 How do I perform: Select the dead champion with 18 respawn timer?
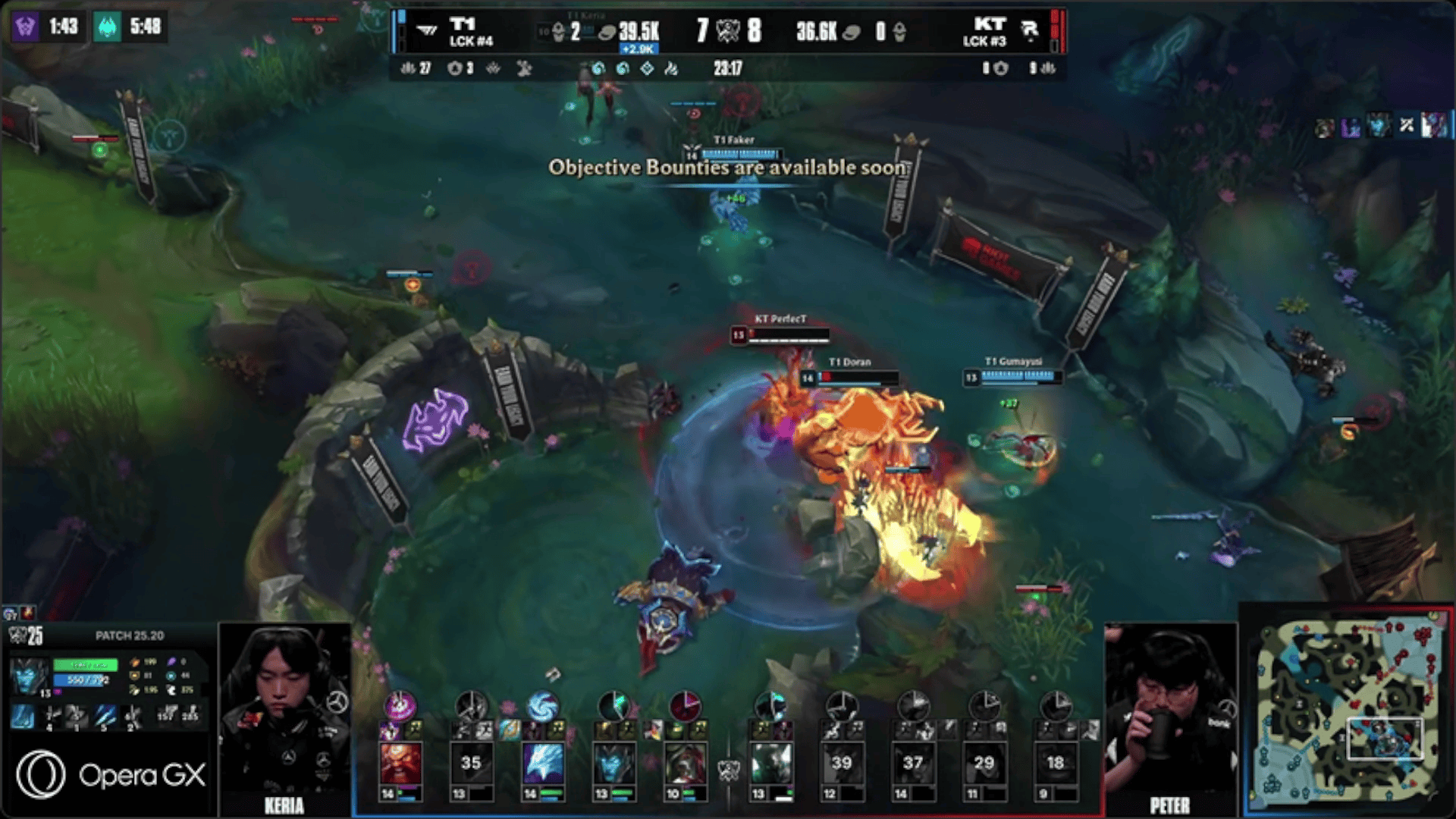(x=1055, y=763)
